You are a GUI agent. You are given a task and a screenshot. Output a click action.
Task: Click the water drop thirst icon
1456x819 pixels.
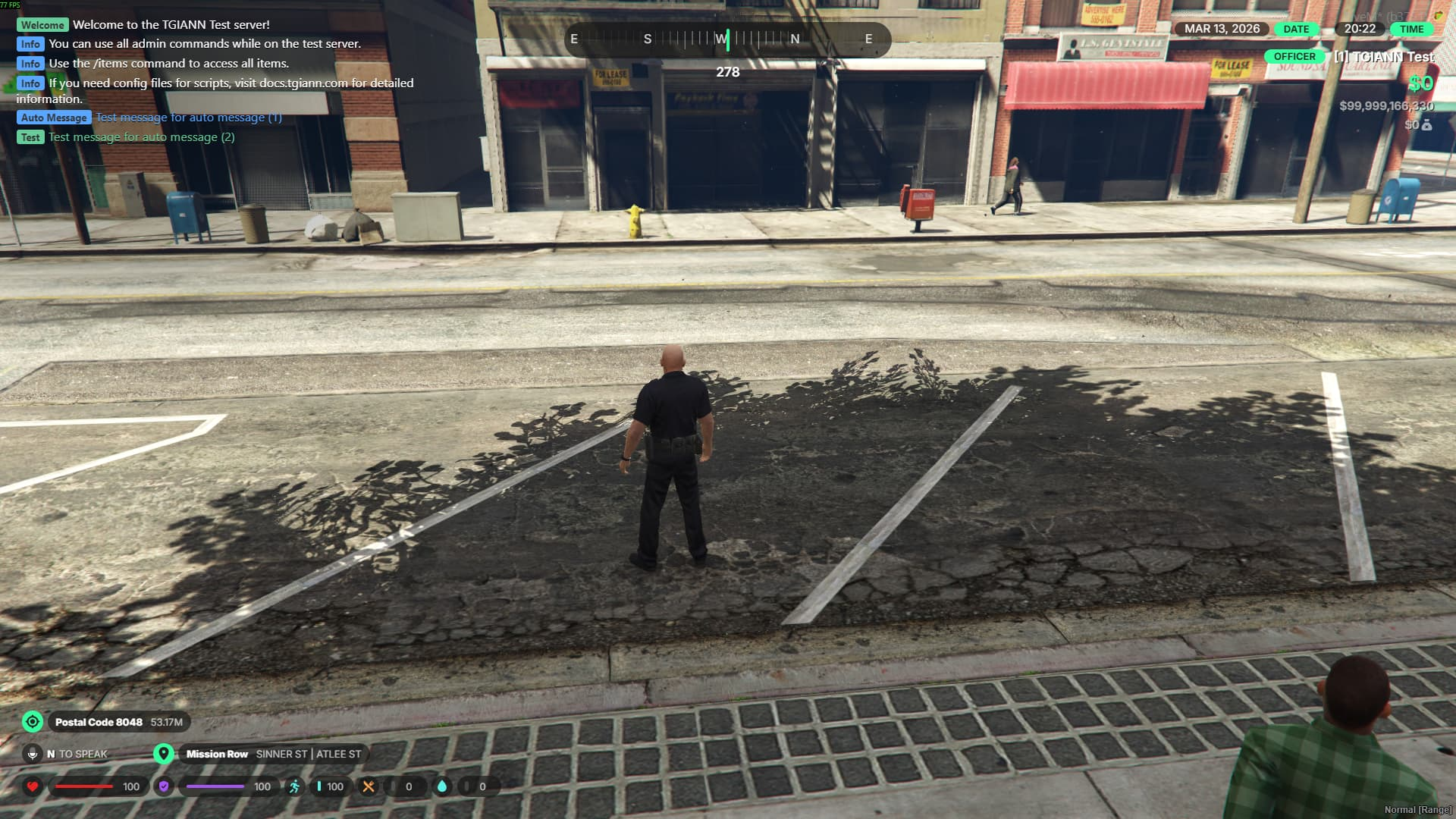pyautogui.click(x=442, y=786)
